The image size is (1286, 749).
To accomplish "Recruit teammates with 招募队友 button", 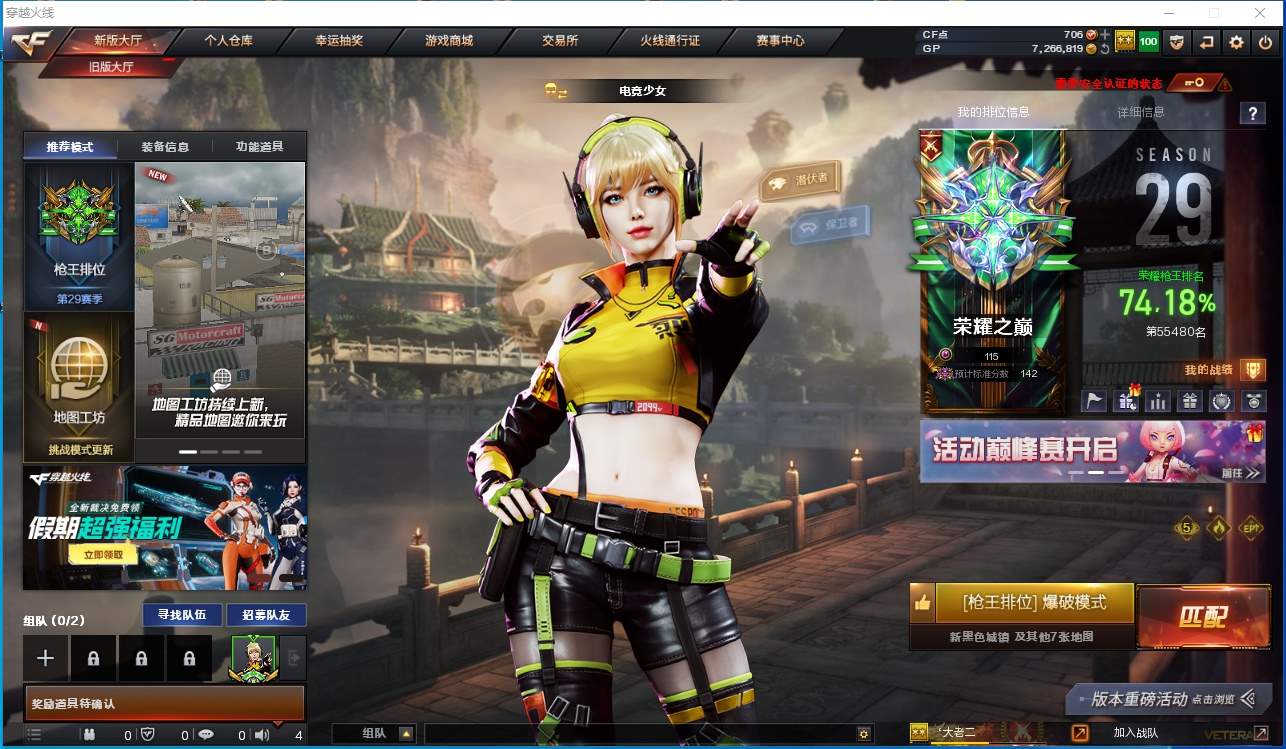I will 265,615.
